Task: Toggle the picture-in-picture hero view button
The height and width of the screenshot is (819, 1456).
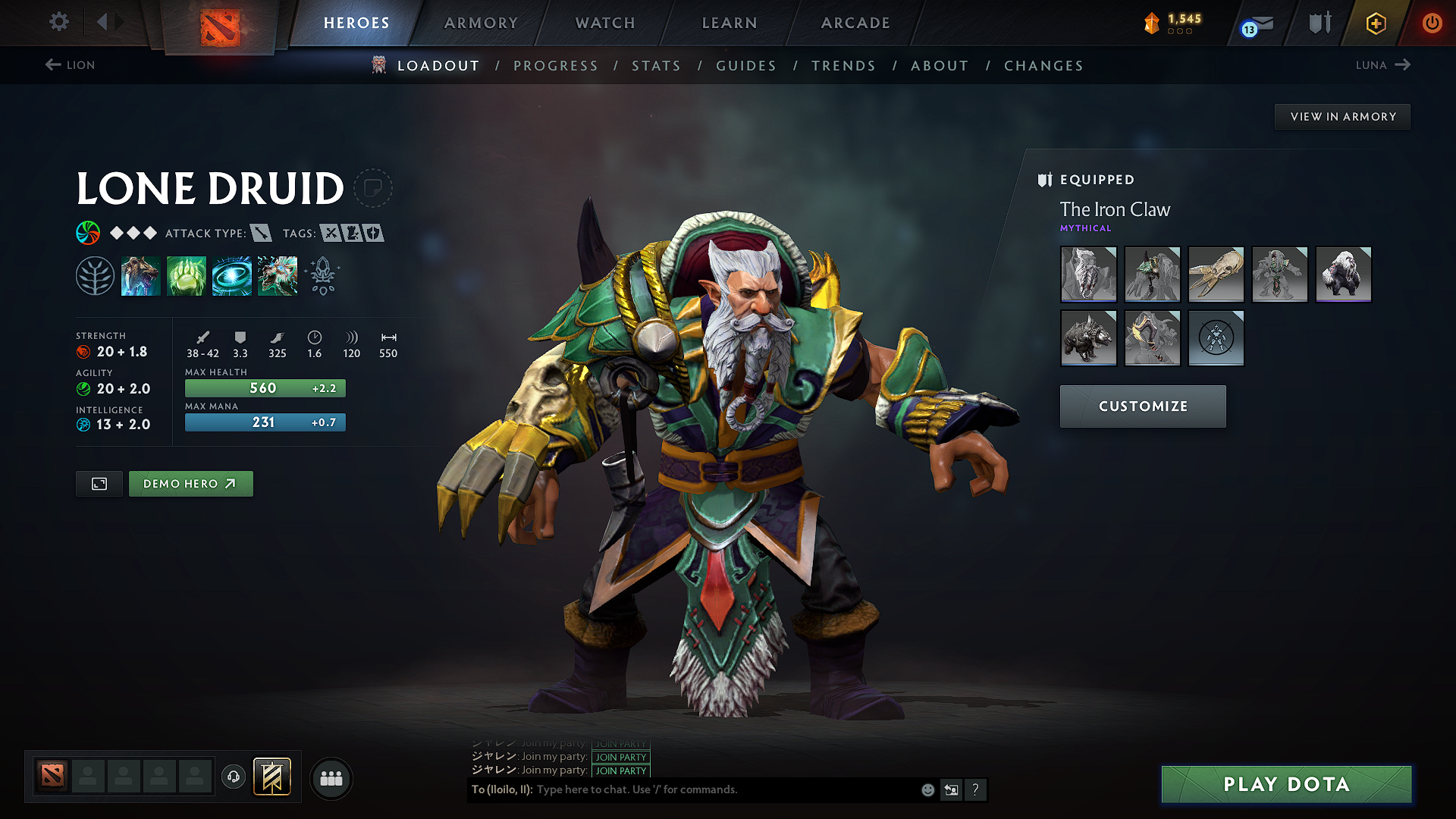Action: (x=99, y=483)
